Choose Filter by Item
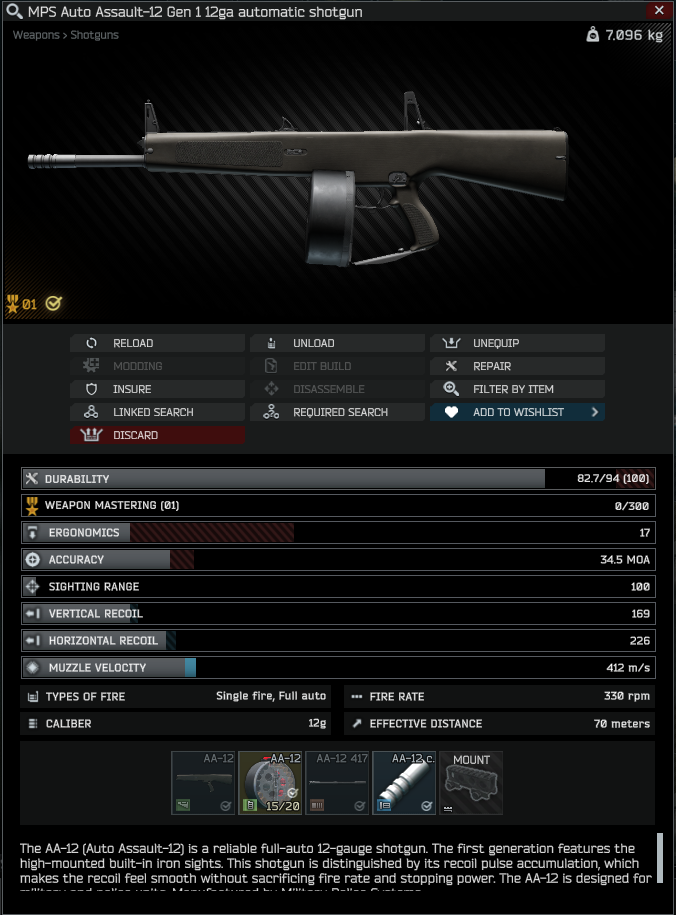676x915 pixels. [517, 389]
